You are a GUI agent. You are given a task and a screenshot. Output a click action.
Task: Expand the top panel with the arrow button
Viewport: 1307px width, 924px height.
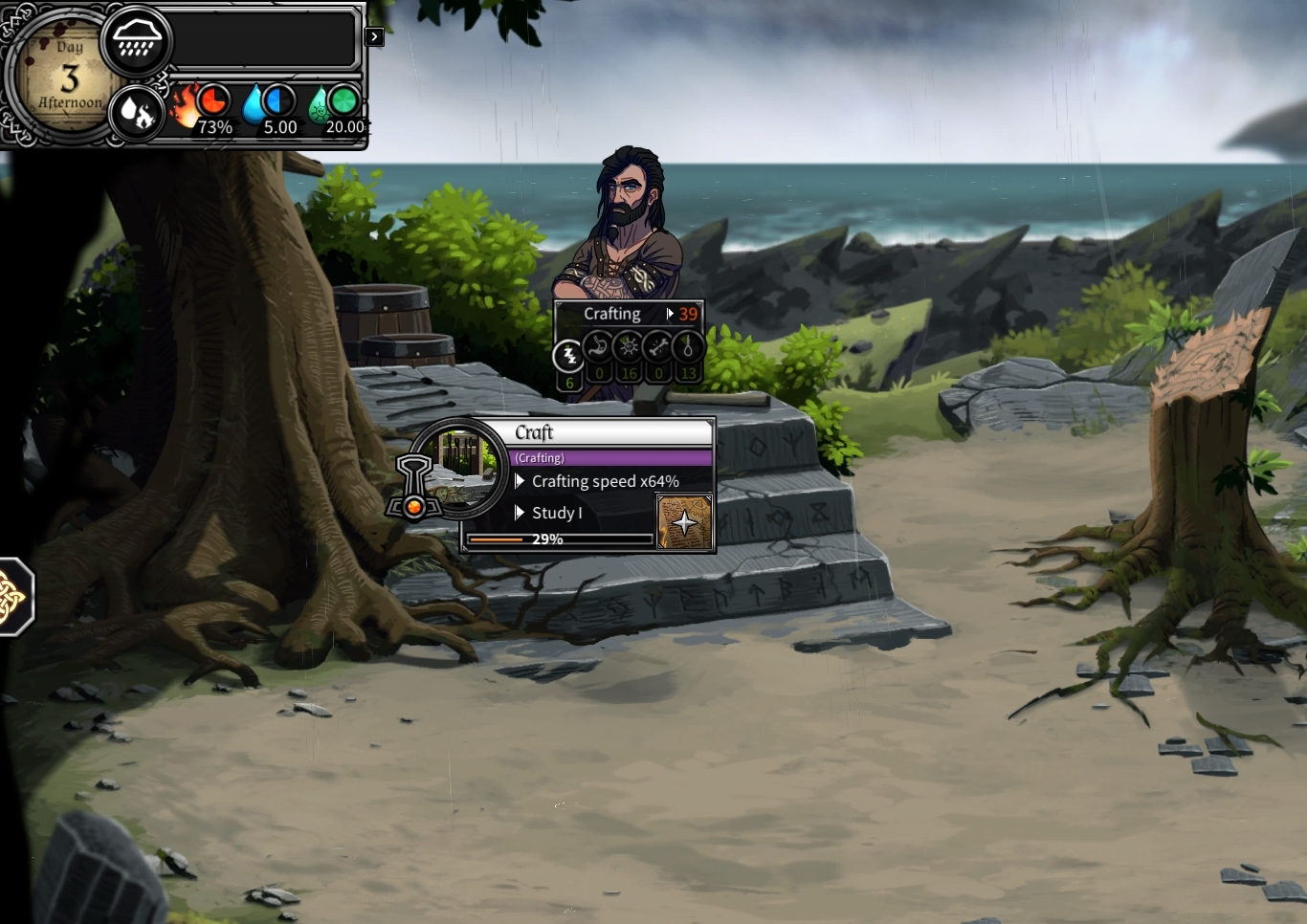pyautogui.click(x=374, y=37)
